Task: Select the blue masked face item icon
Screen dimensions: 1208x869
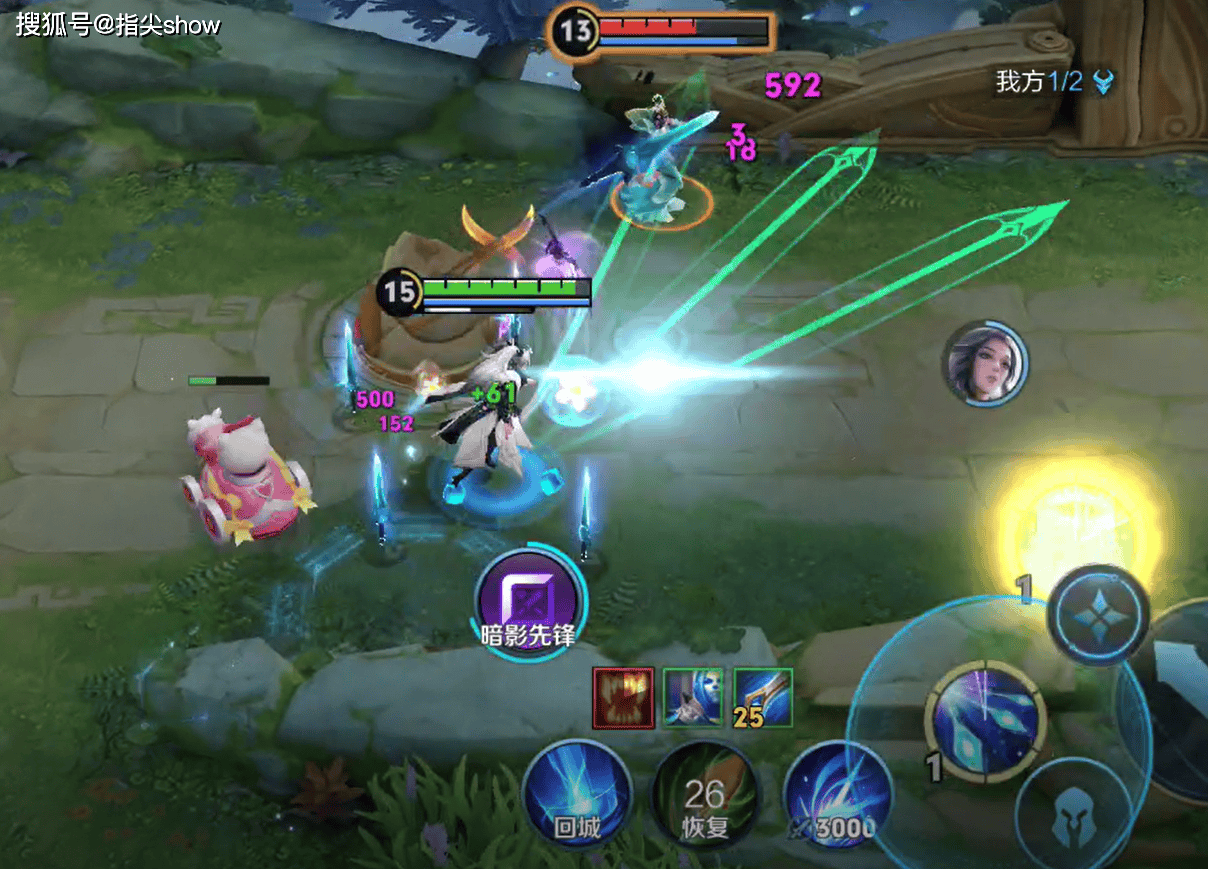Action: pos(693,697)
